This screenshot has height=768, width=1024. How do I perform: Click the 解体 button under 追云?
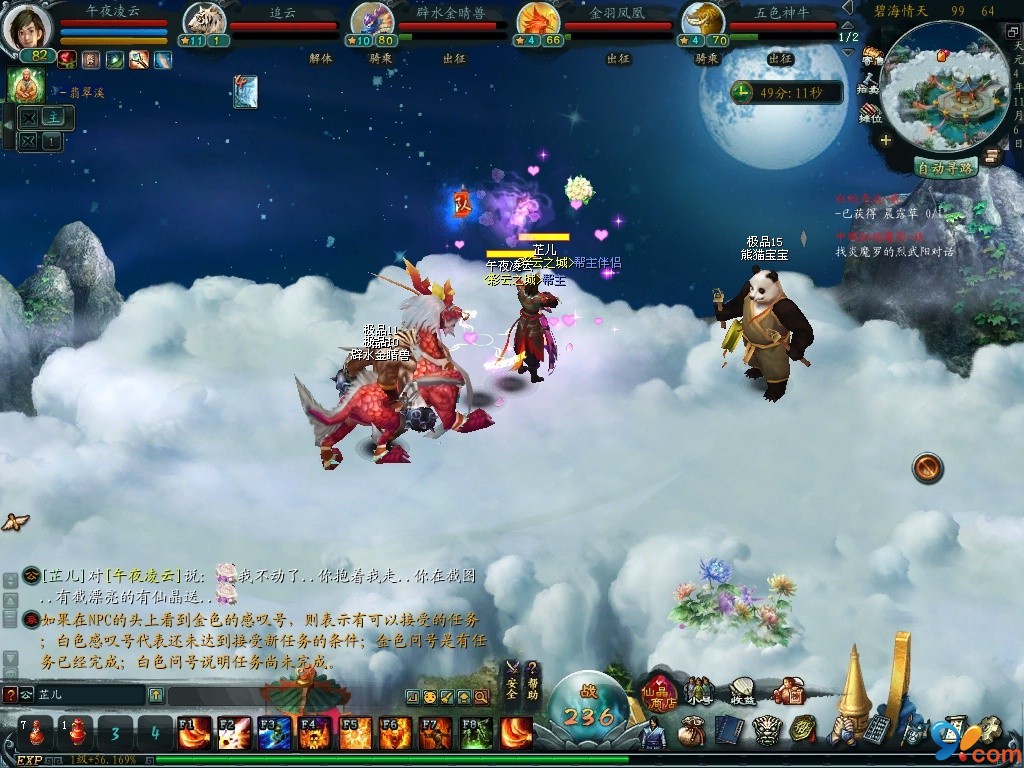coord(320,59)
